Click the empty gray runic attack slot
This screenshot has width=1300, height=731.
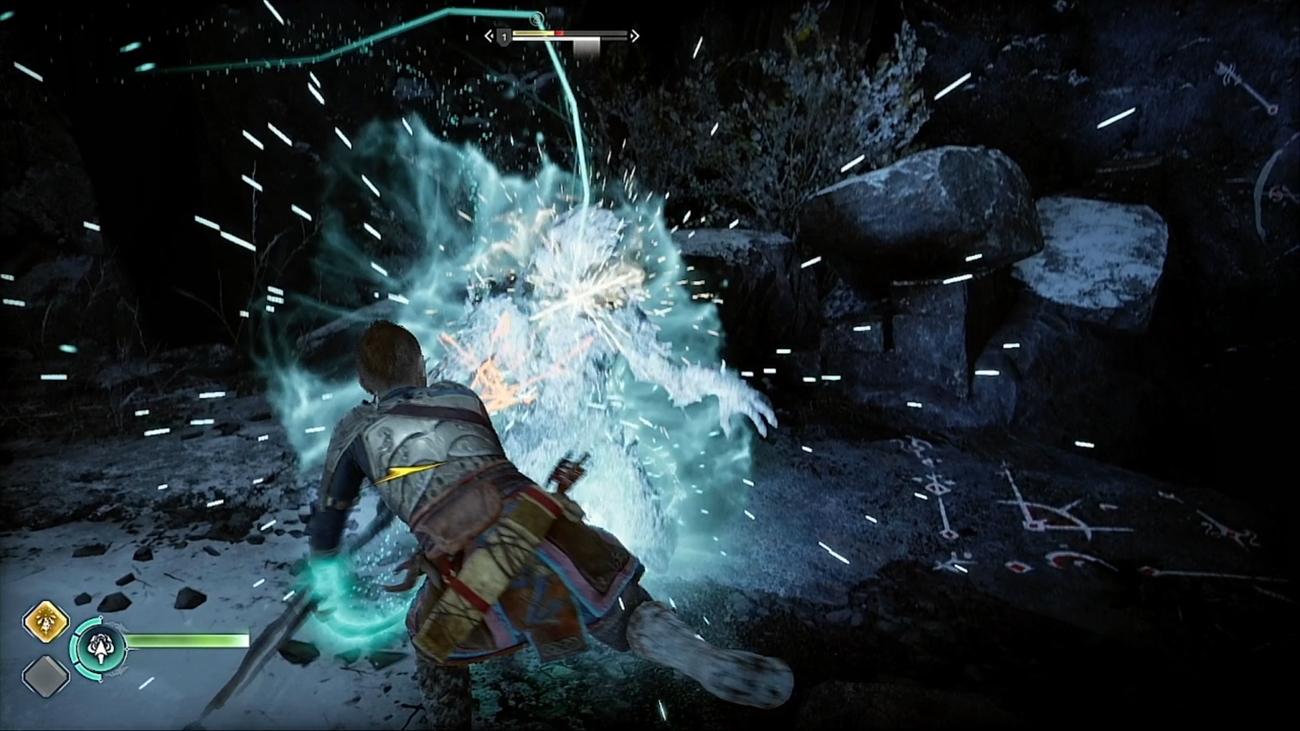pos(45,675)
